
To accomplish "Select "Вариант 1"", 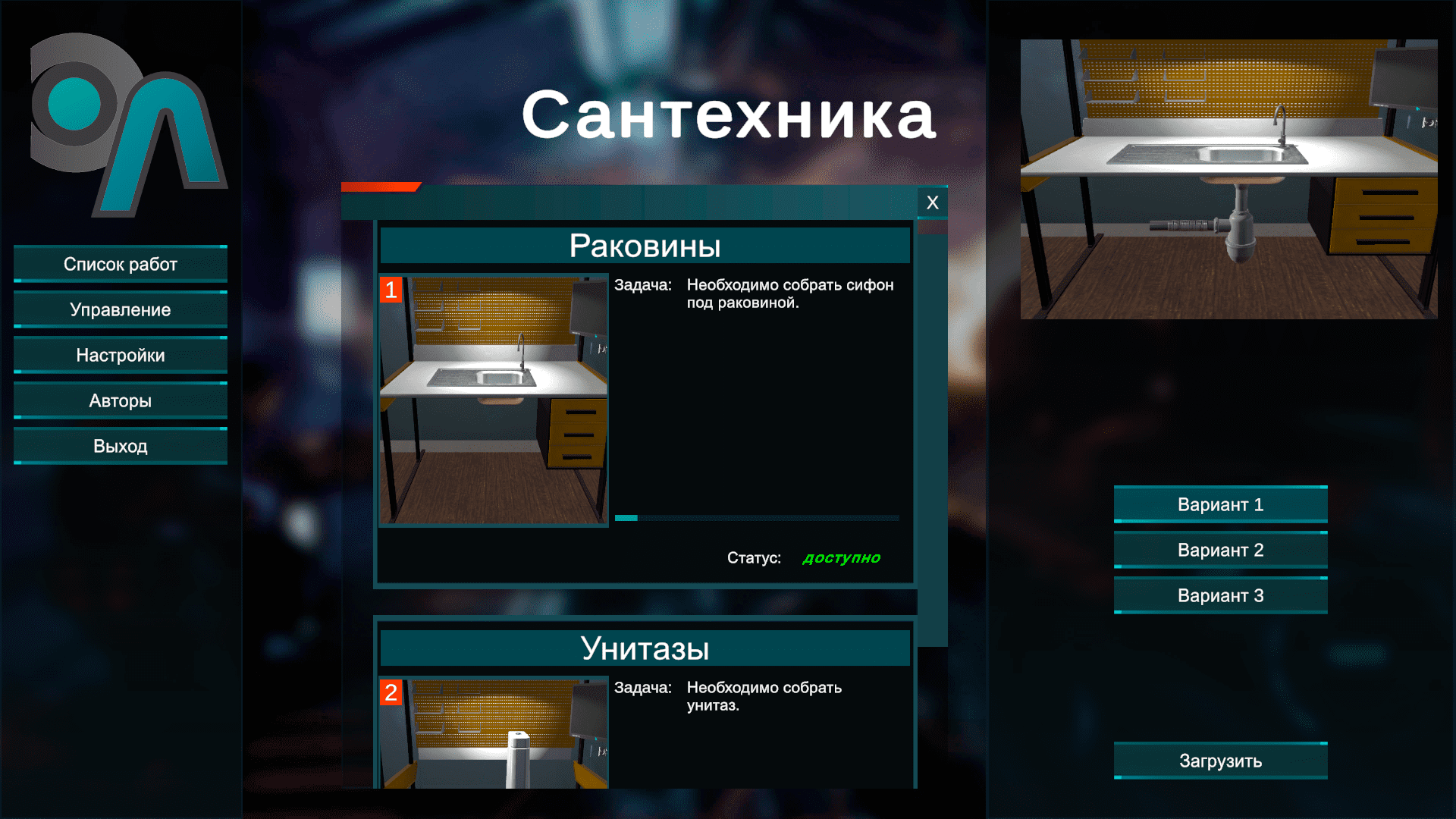I will pos(1219,504).
